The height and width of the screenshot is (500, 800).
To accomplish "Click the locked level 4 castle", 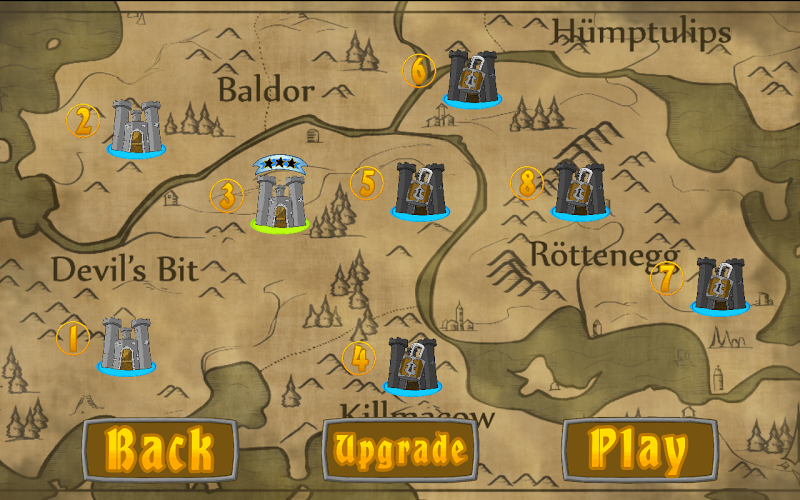I will (x=411, y=365).
